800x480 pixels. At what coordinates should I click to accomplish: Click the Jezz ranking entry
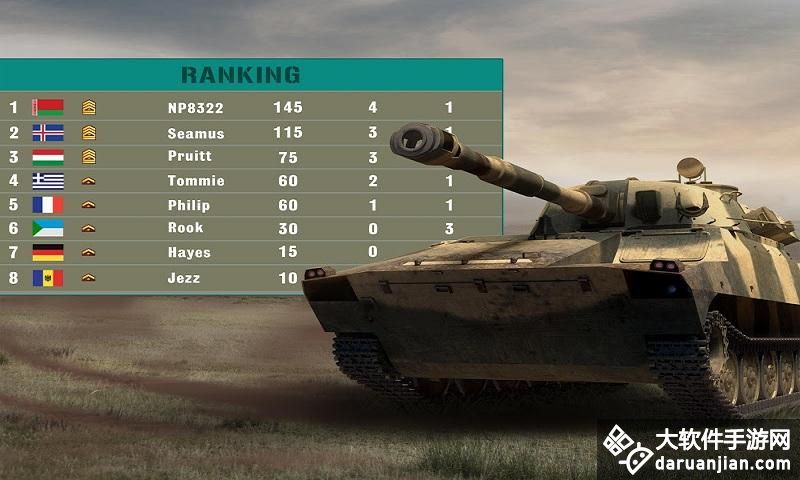point(184,278)
